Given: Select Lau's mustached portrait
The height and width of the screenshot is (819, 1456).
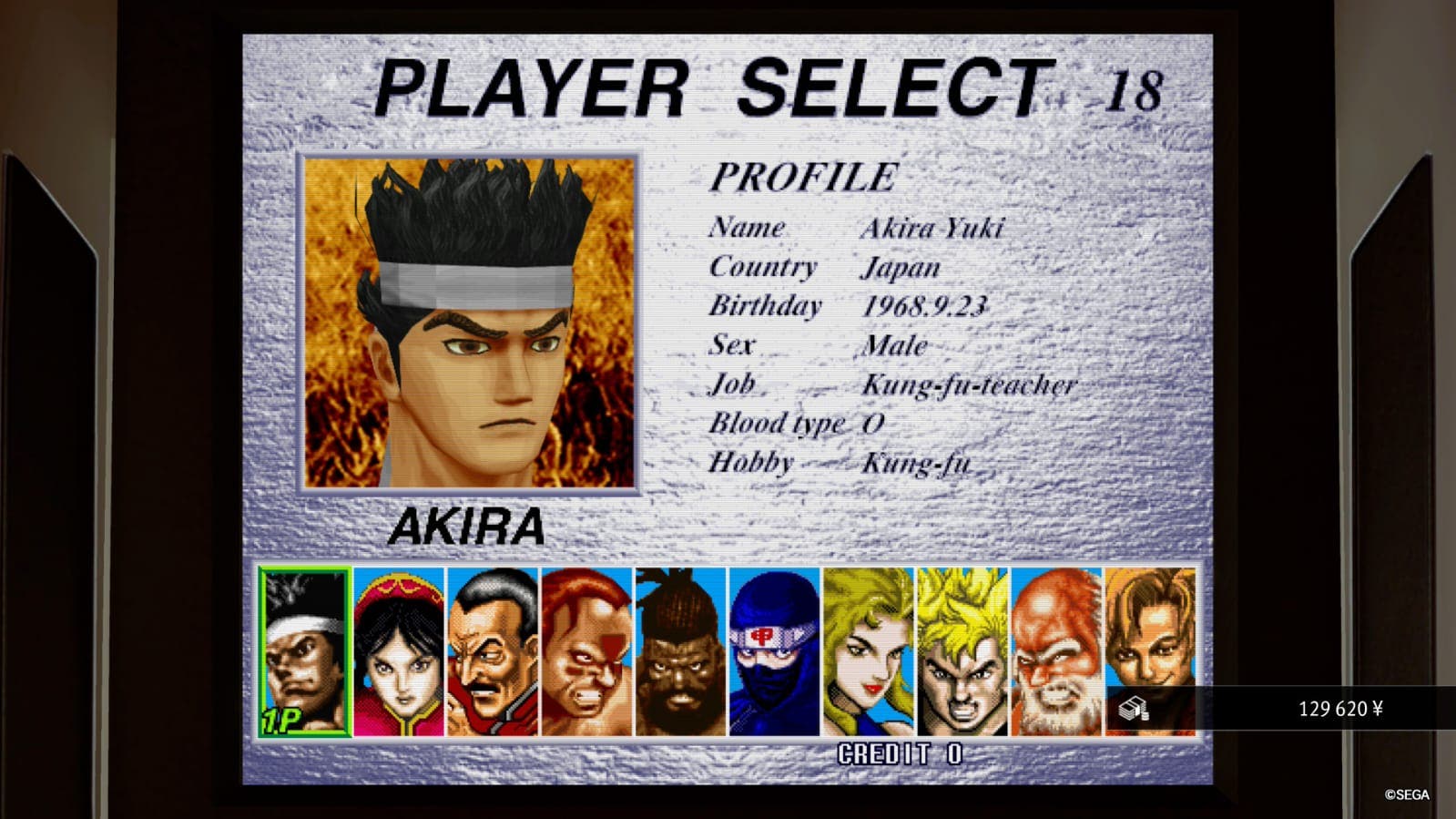Looking at the screenshot, I should pos(492,651).
